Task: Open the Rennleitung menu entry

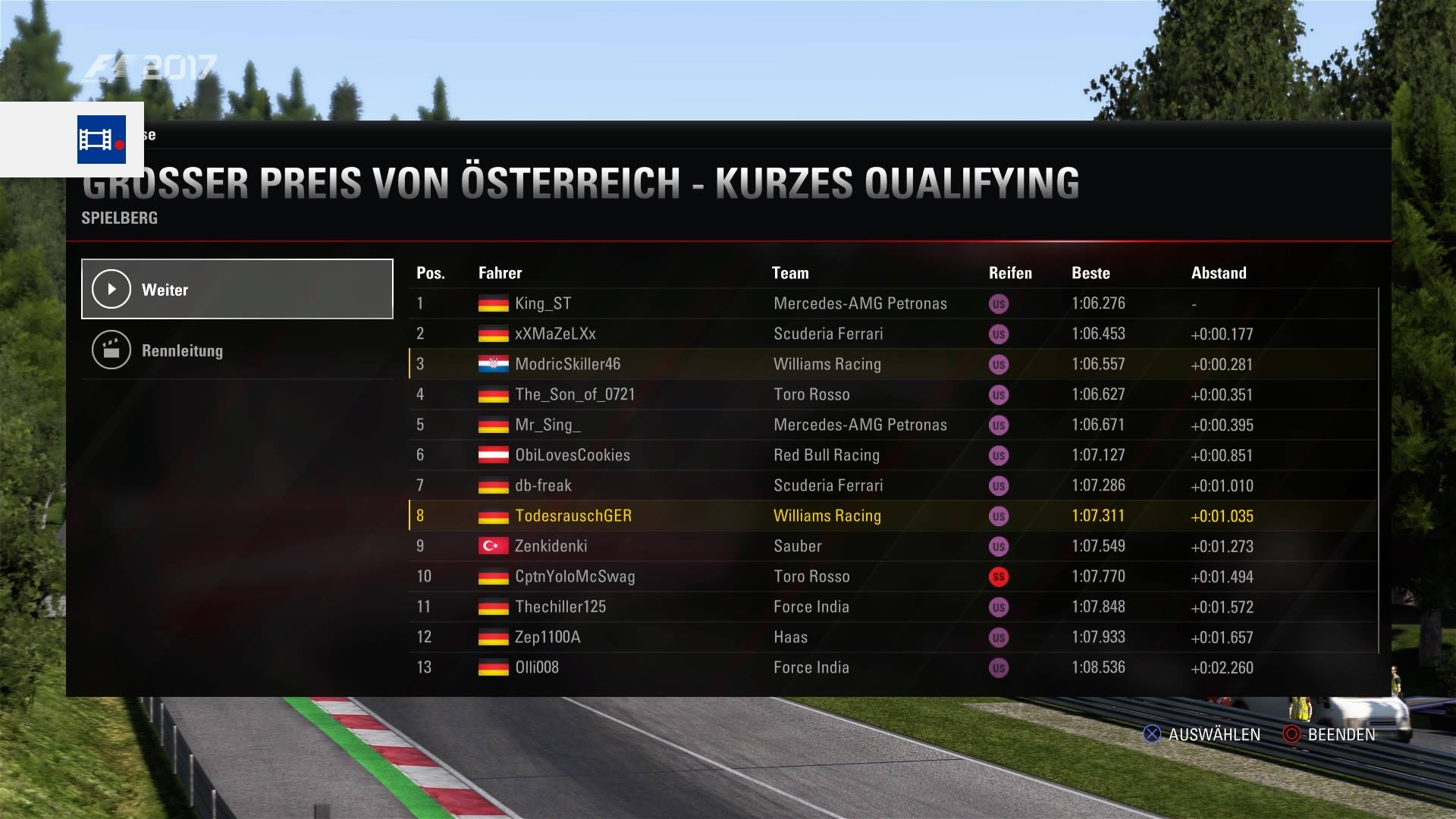Action: click(237, 350)
